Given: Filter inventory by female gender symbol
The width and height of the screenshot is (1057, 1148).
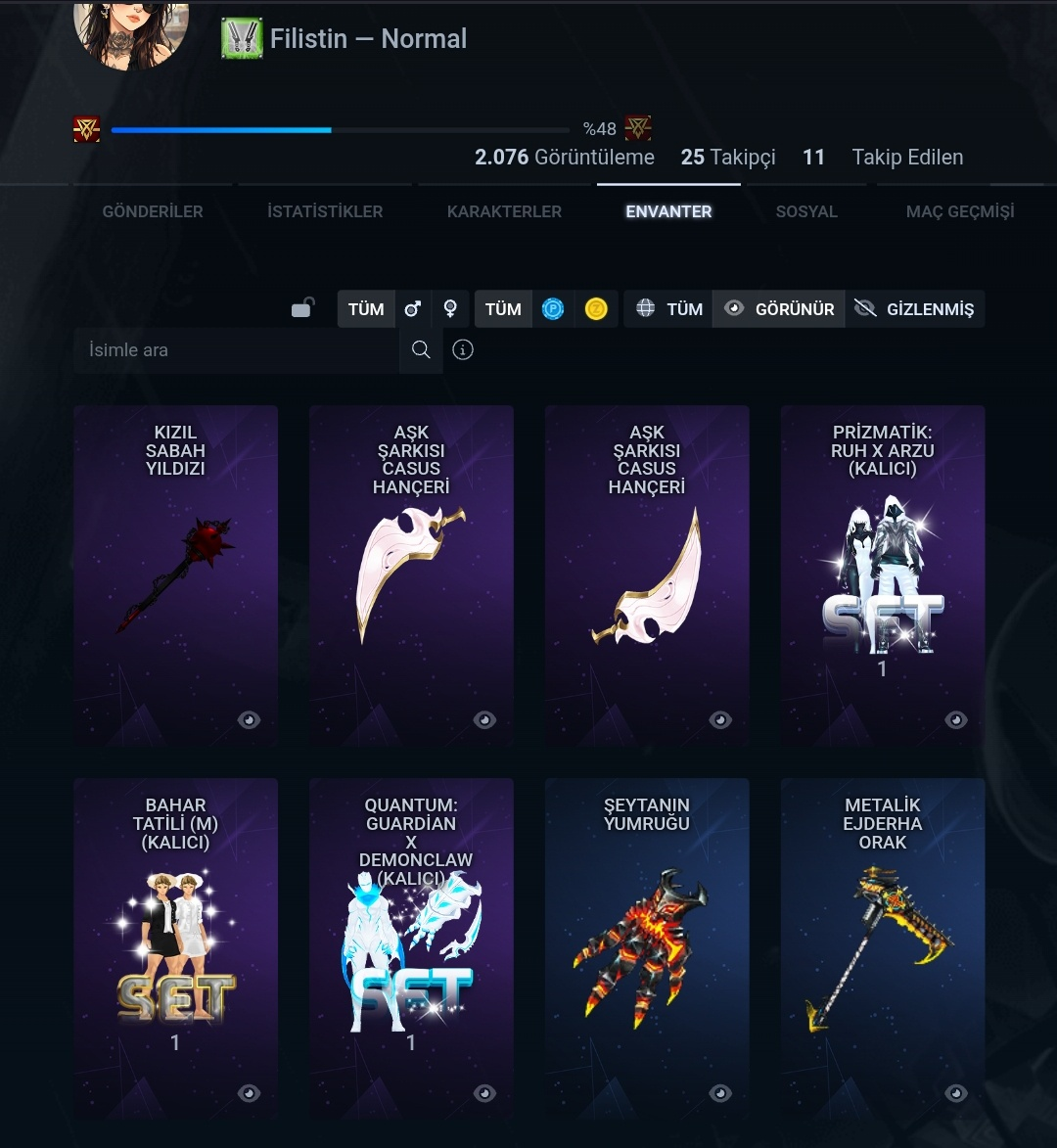Looking at the screenshot, I should pos(450,309).
